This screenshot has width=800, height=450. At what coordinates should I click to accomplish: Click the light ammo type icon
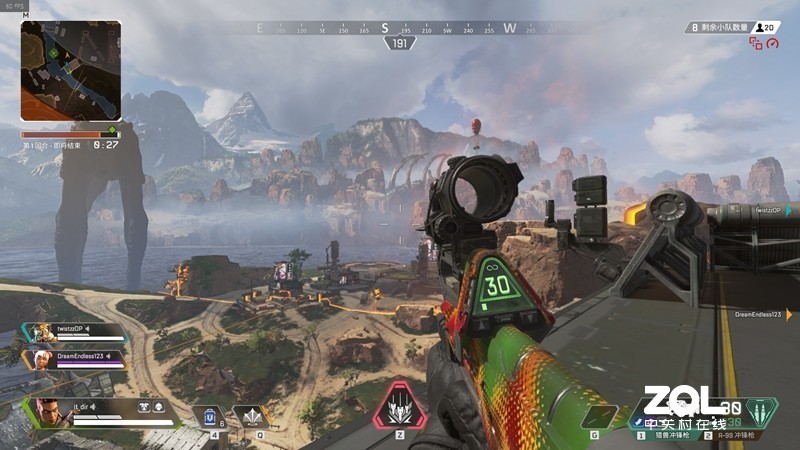763,412
